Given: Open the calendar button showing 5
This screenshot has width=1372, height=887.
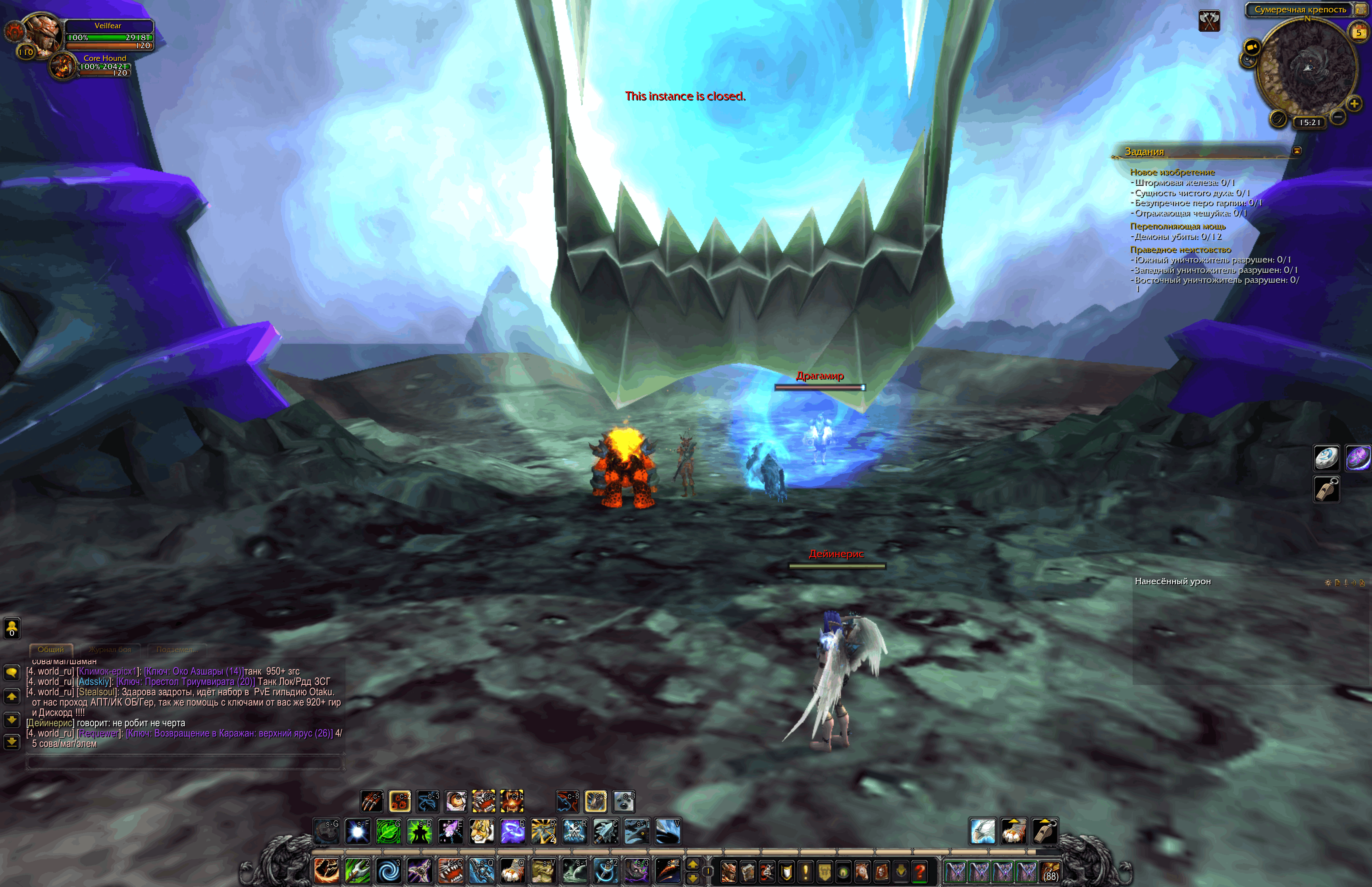Looking at the screenshot, I should tap(1359, 32).
